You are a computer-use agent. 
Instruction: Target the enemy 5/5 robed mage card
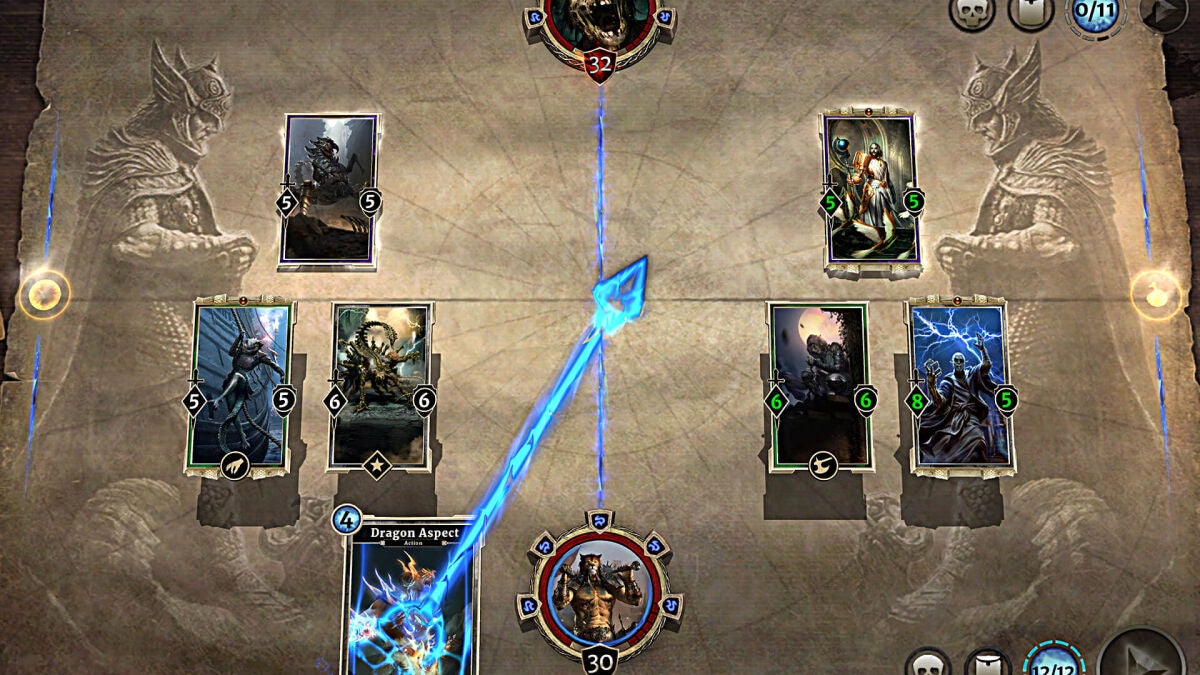(x=870, y=192)
